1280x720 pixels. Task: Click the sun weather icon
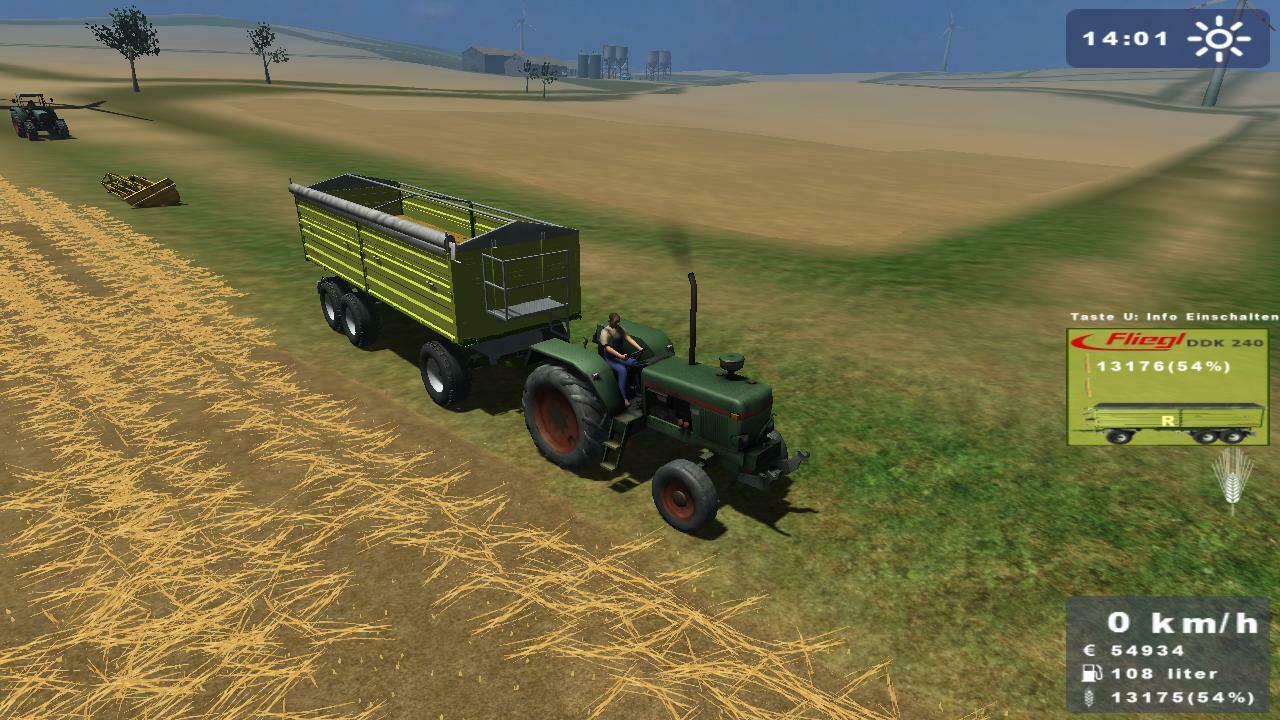[1218, 38]
